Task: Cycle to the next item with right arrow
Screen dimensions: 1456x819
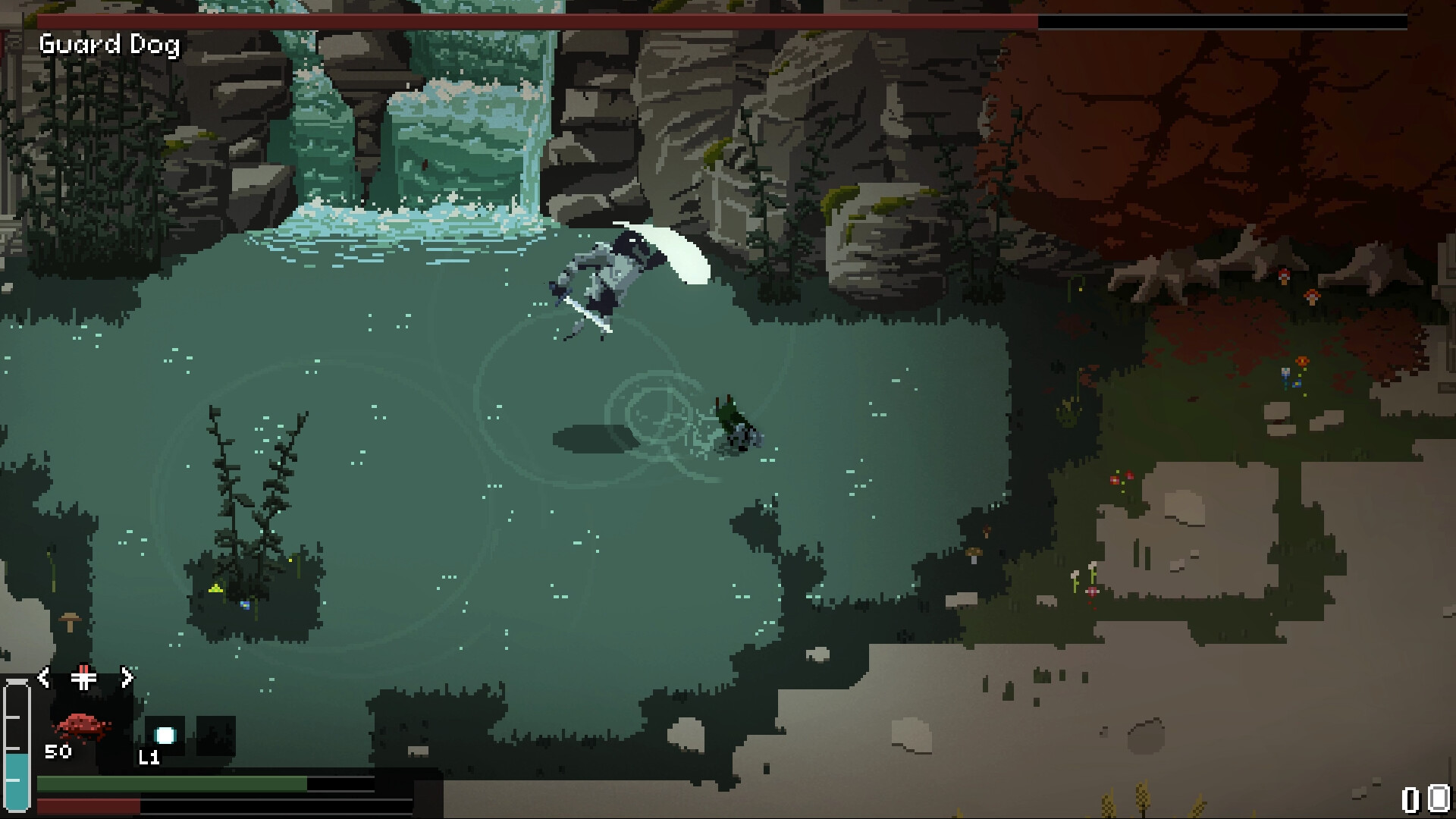Action: [x=127, y=677]
